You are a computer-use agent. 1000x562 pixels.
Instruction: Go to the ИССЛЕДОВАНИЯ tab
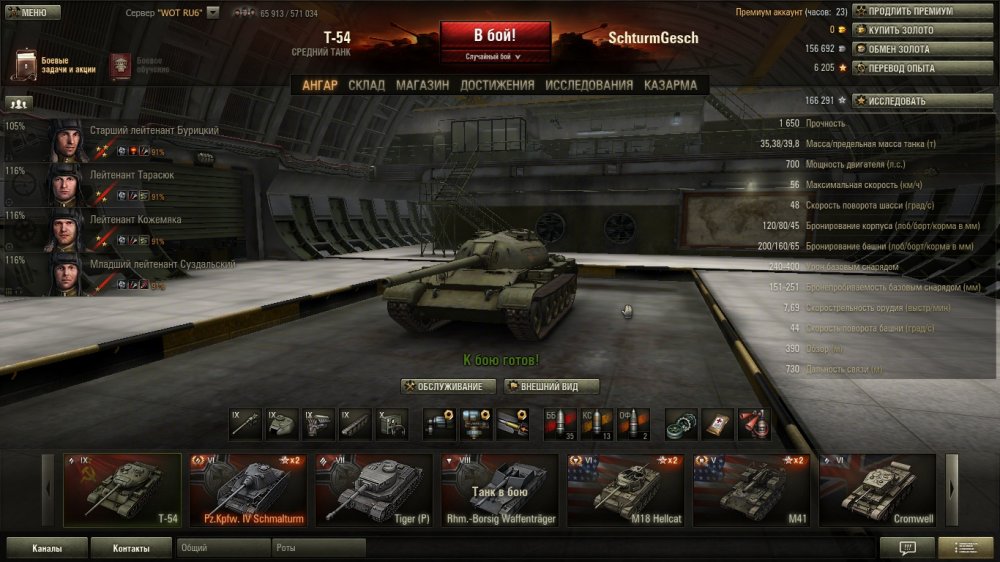coord(589,85)
